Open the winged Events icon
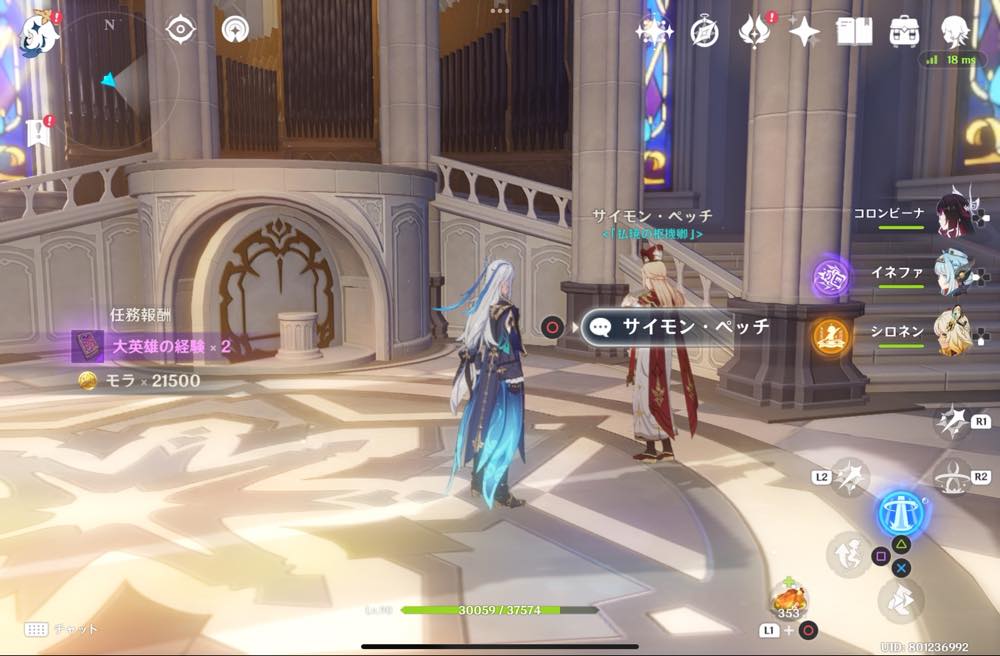 [x=753, y=32]
